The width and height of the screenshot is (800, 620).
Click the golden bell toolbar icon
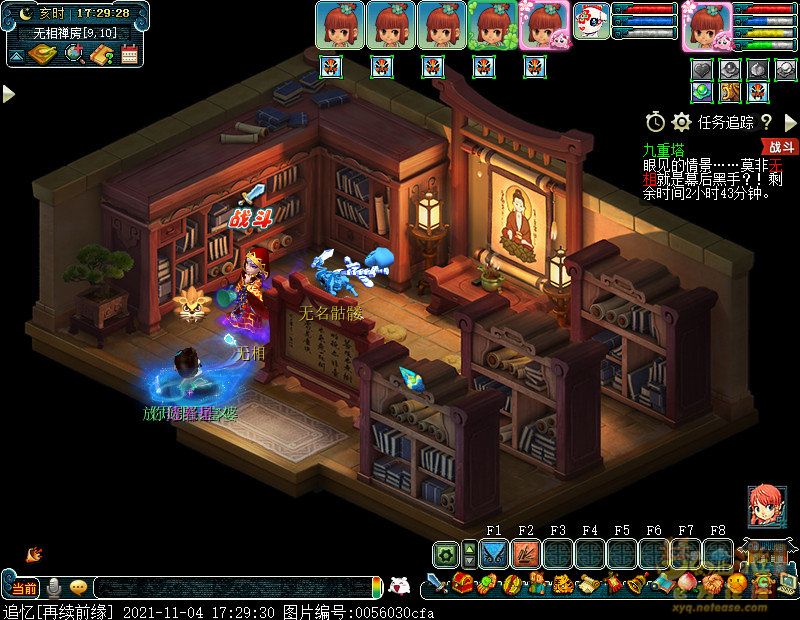click(634, 585)
